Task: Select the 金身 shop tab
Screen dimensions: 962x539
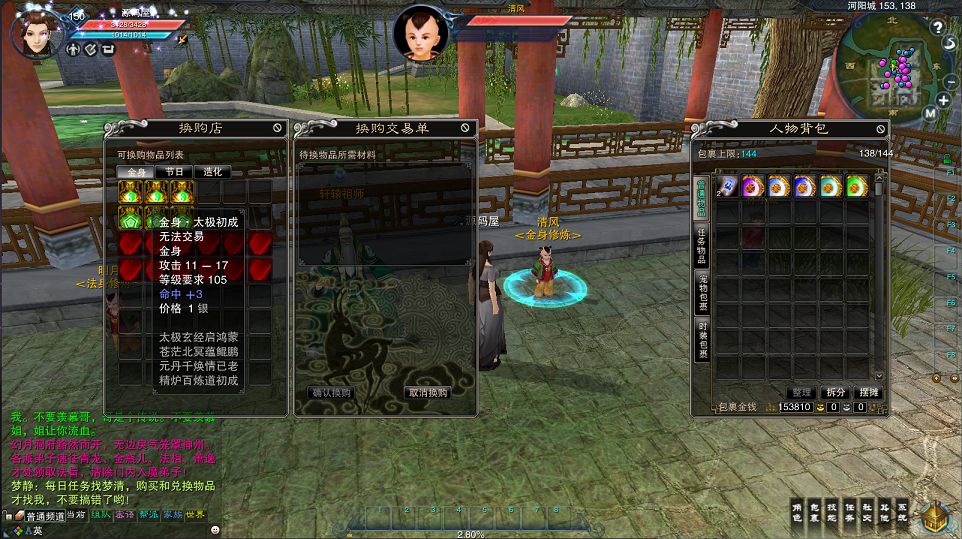Action: click(136, 172)
